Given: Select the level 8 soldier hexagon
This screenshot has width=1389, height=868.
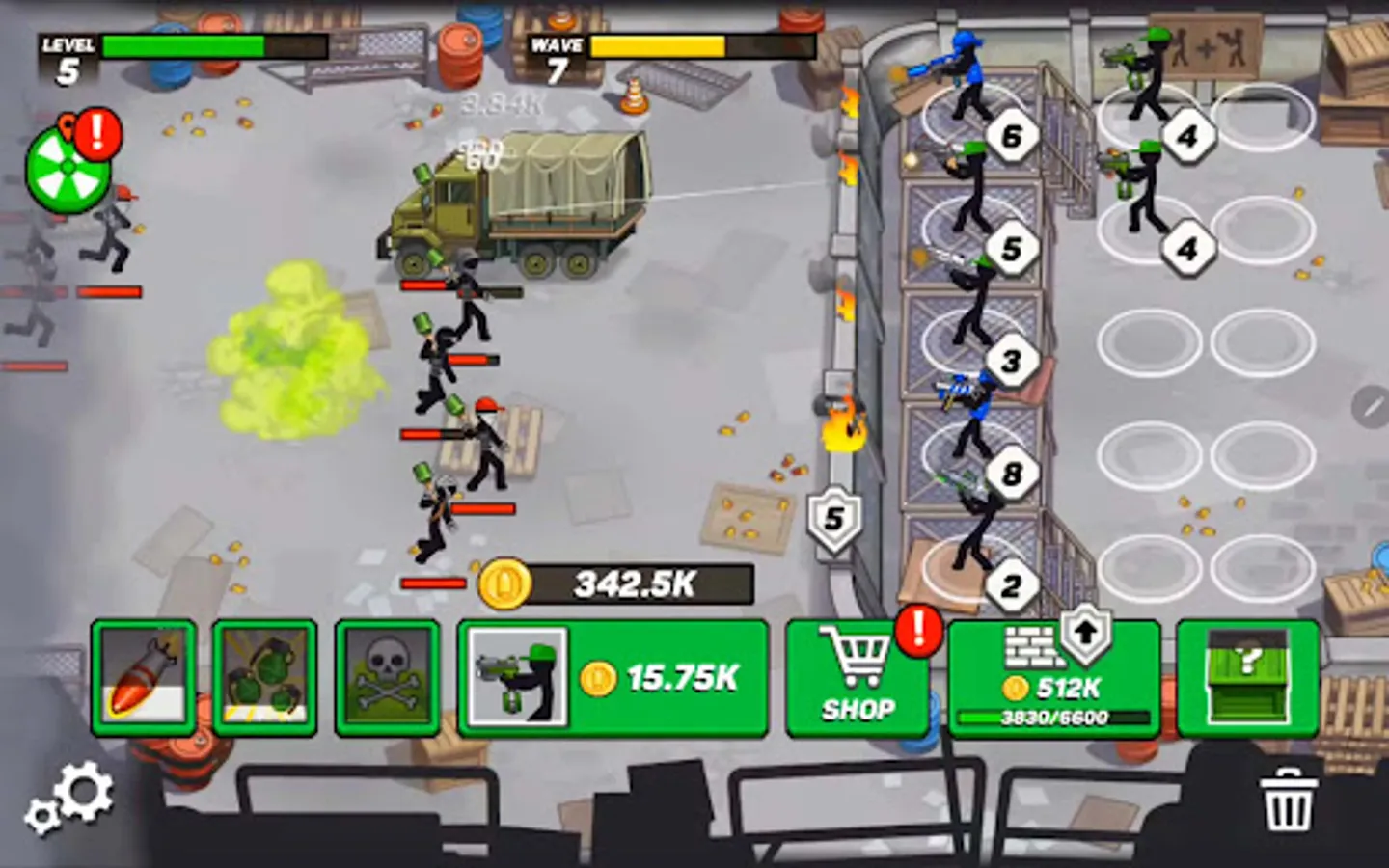Looking at the screenshot, I should (x=1011, y=473).
